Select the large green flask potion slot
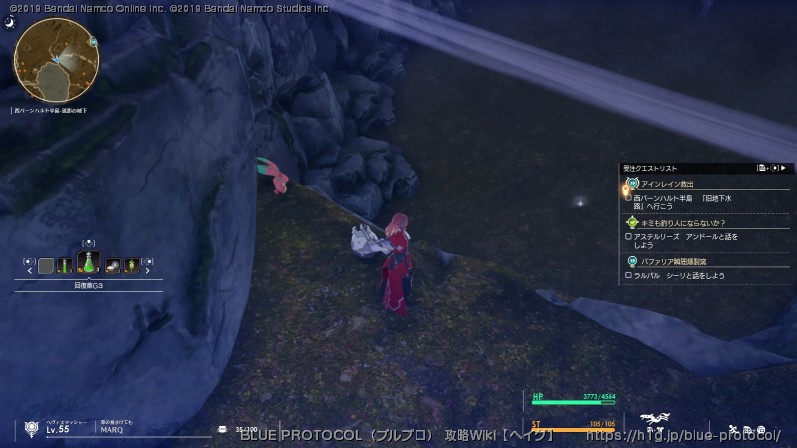The width and height of the screenshot is (797, 448). point(88,262)
